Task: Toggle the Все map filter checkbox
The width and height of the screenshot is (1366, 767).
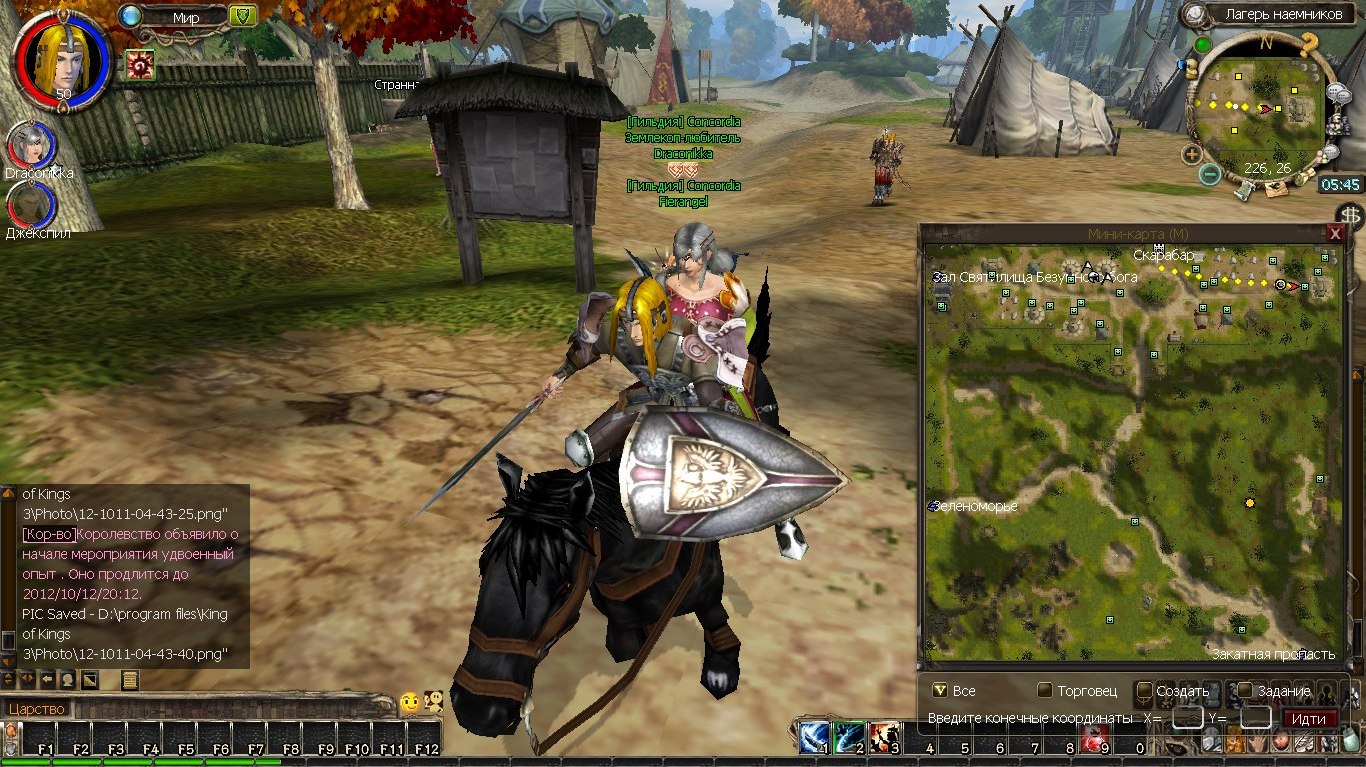Action: (x=939, y=690)
